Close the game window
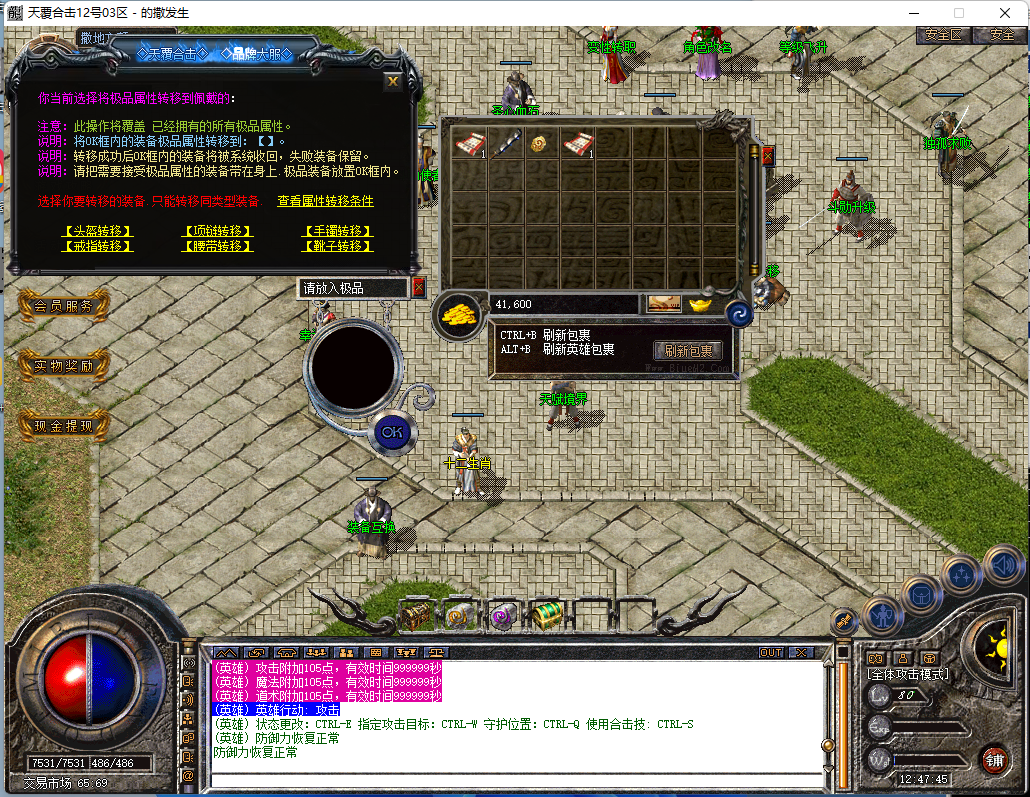Screen dimensions: 1030x797 [1003, 13]
